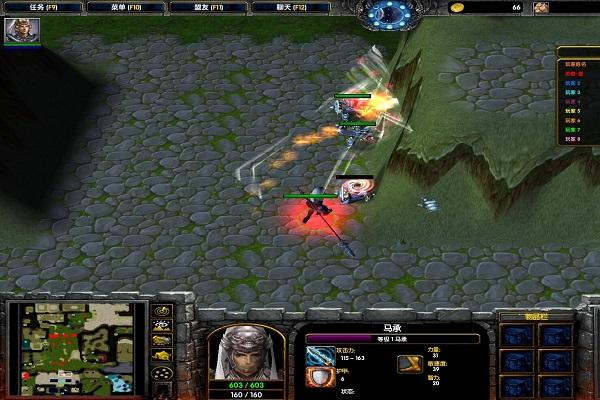This screenshot has height=400, width=600.
Task: Click the formation toggle button beside minimap
Action: pyautogui.click(x=161, y=373)
